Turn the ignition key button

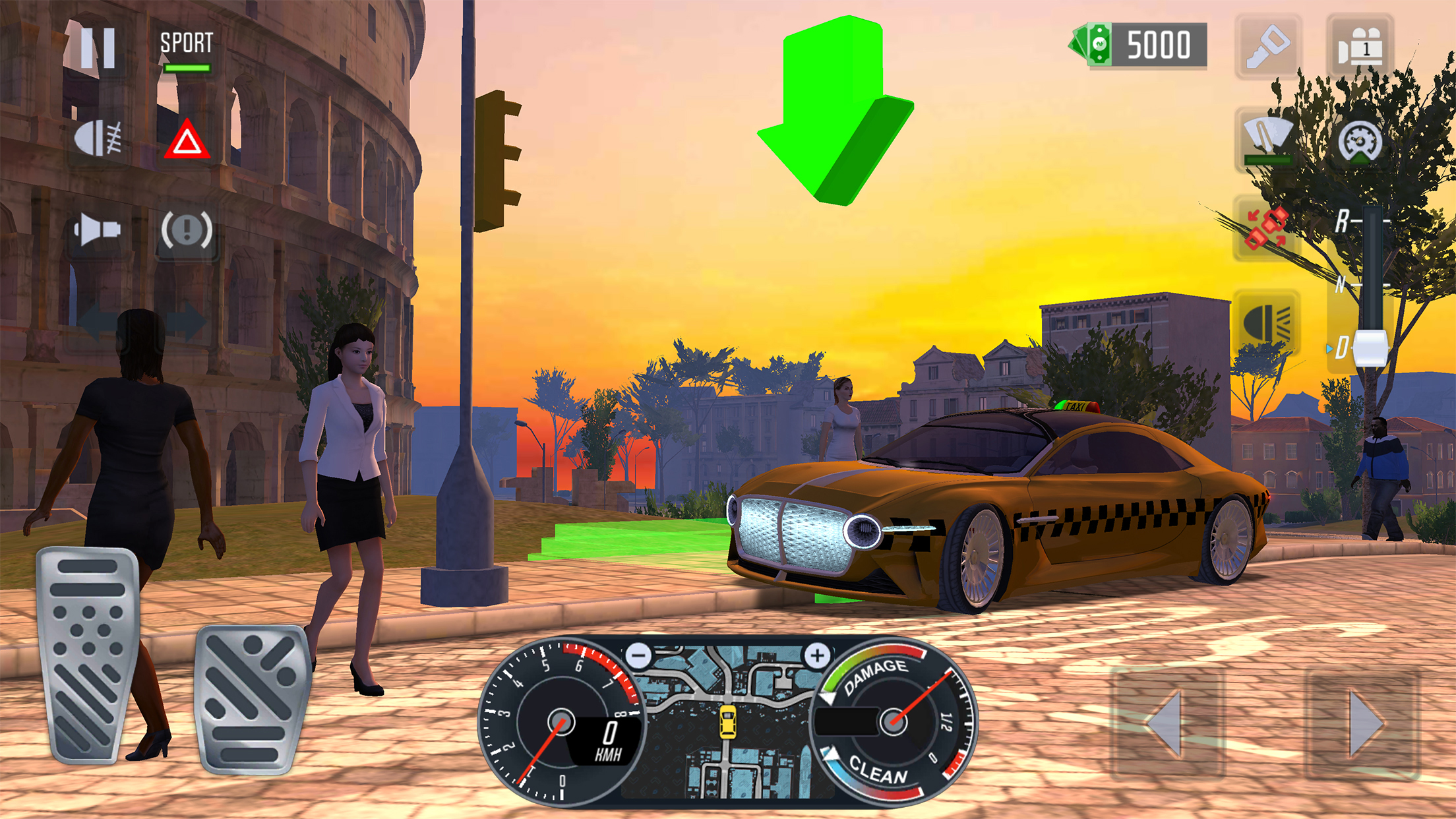[1267, 47]
